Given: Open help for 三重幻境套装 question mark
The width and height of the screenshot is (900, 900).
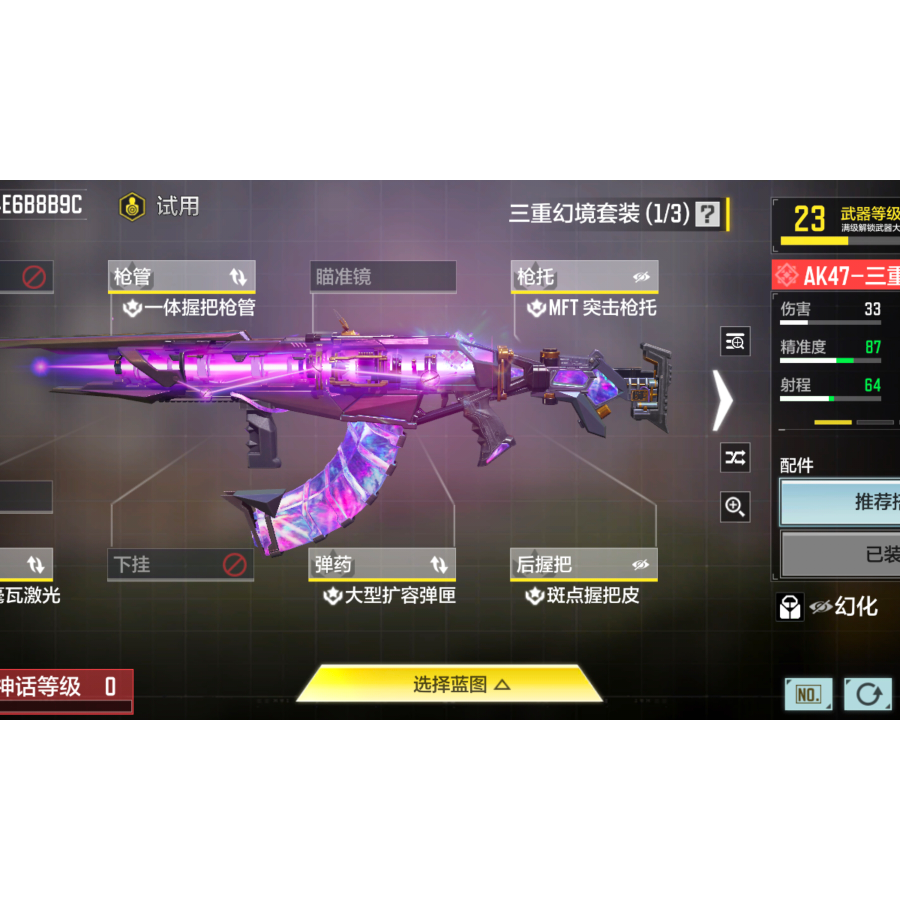Looking at the screenshot, I should pyautogui.click(x=708, y=213).
